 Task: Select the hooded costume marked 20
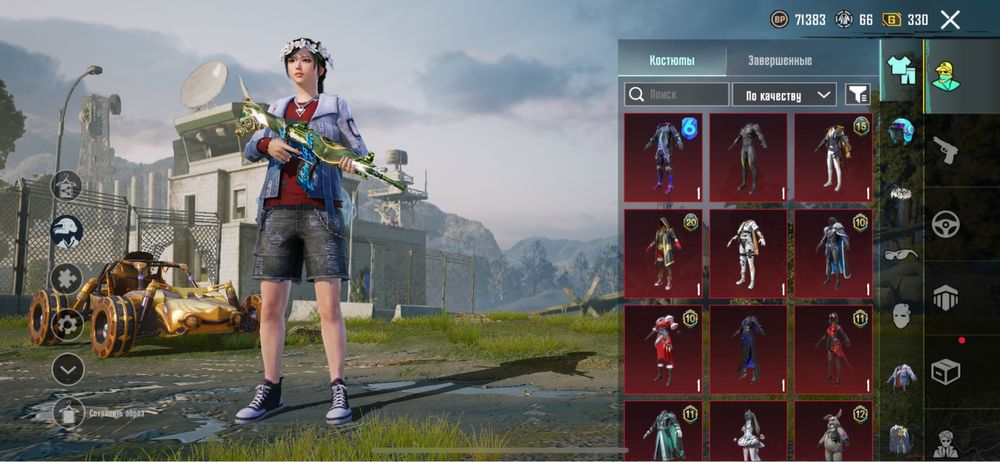[x=663, y=253]
